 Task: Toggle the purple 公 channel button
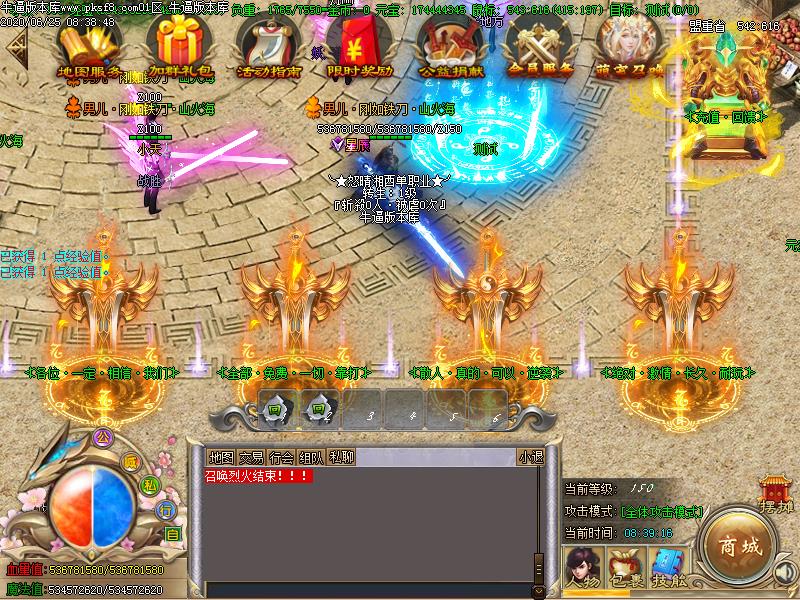pos(99,437)
